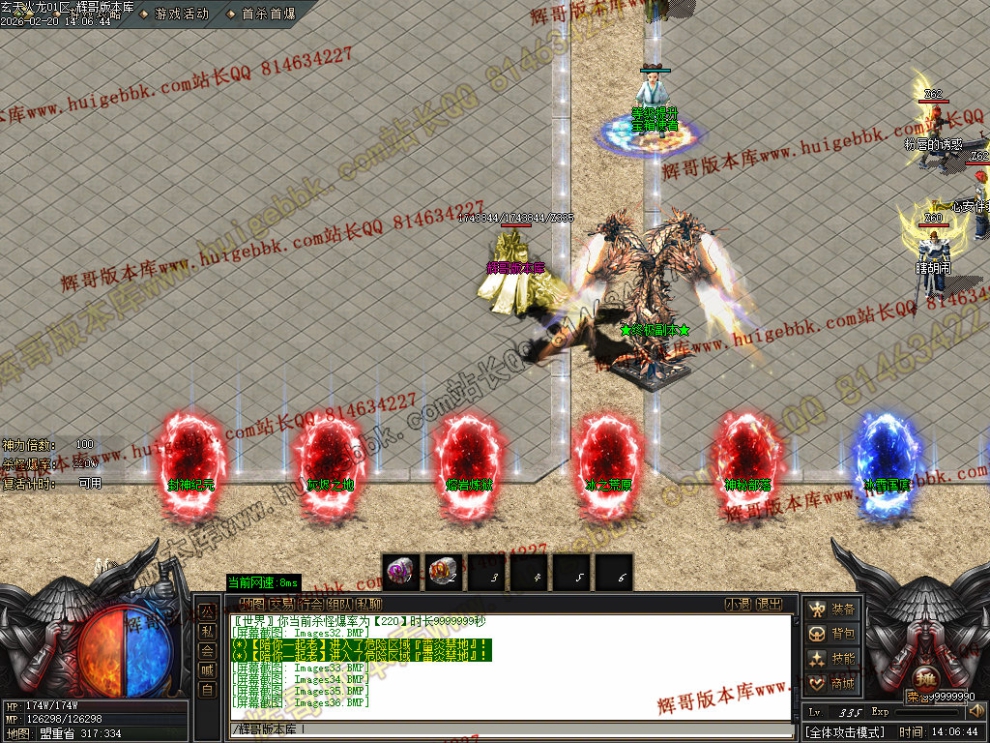Click the 退出 exit game button
The height and width of the screenshot is (743, 990).
(x=769, y=604)
